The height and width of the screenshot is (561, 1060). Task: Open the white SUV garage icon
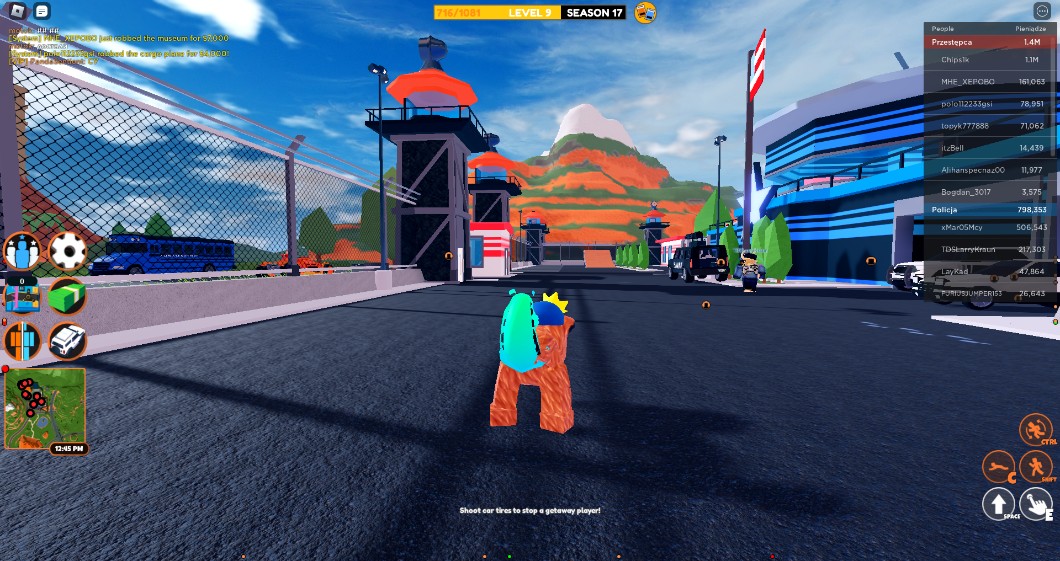[67, 341]
